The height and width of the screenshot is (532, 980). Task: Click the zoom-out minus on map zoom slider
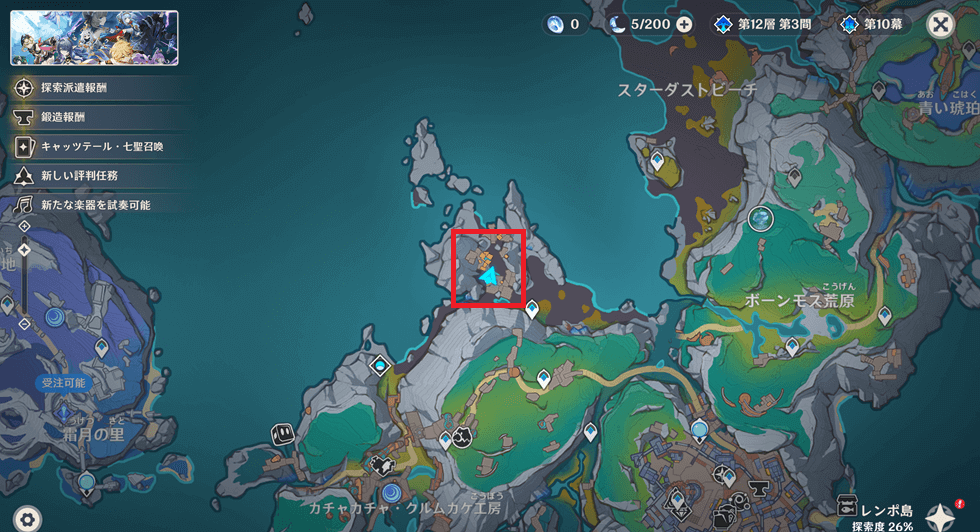click(25, 323)
